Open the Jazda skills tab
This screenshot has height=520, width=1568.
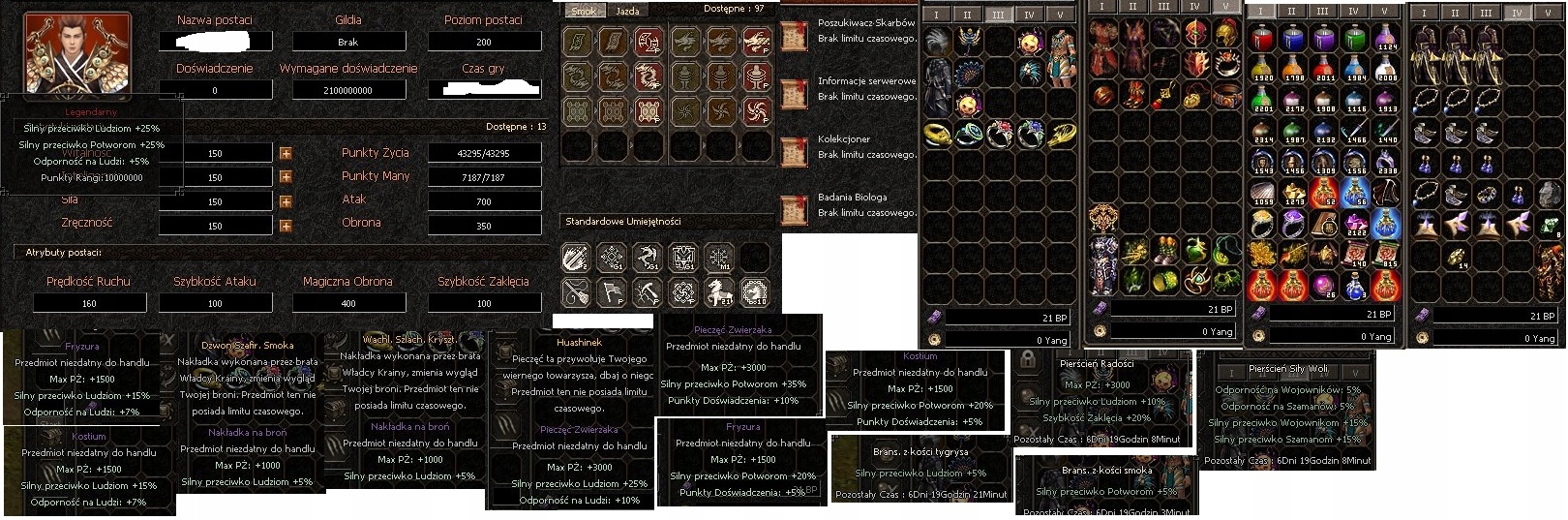click(x=627, y=12)
